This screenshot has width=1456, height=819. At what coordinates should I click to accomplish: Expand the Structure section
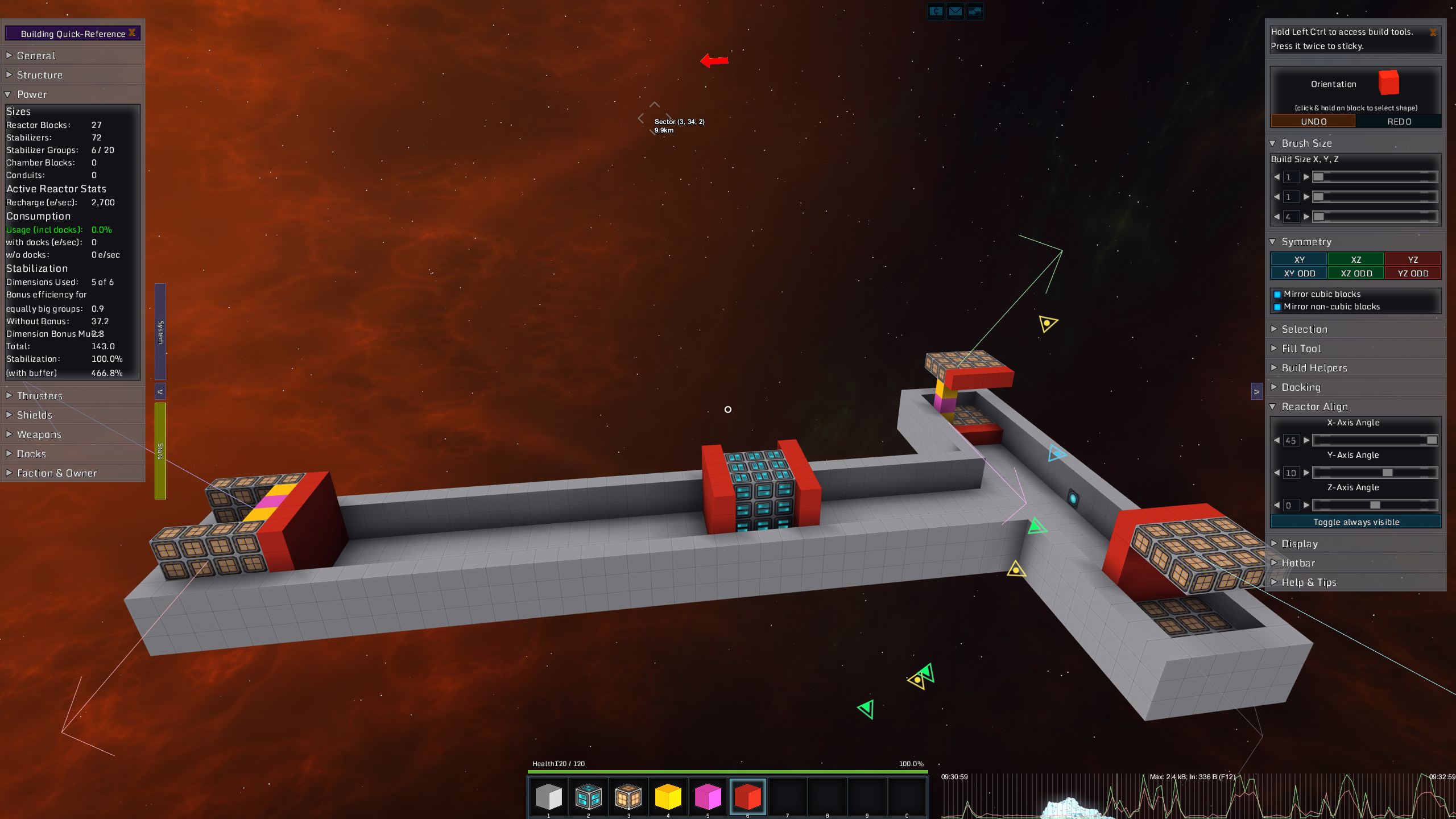coord(40,75)
